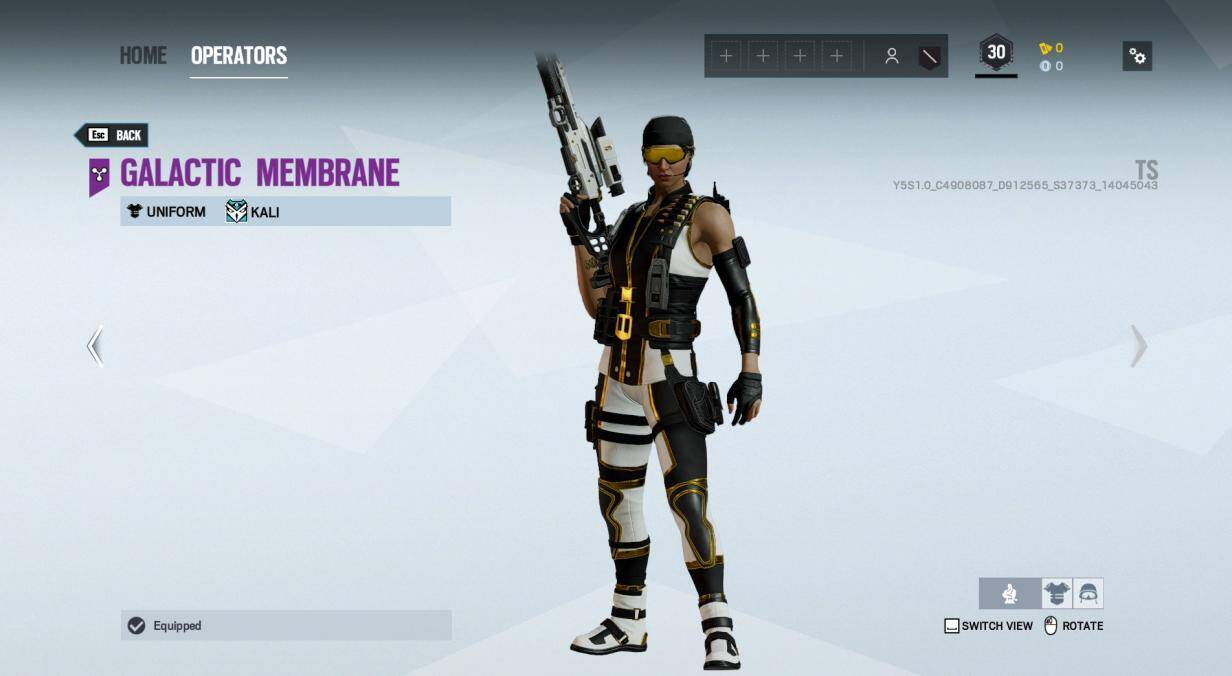Open the Operators tab
Viewport: 1232px width, 676px height.
point(238,55)
